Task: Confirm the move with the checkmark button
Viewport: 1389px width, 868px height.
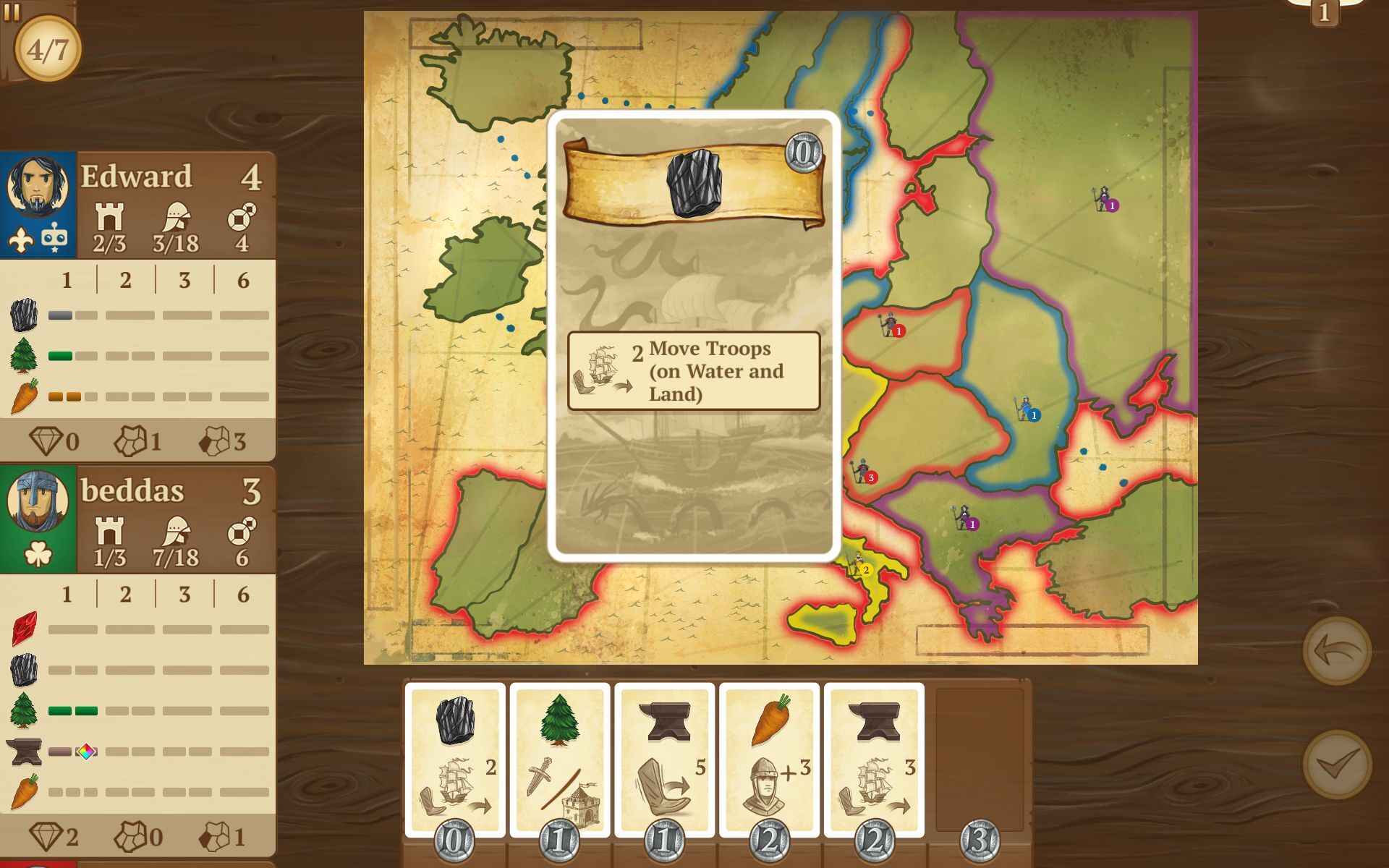Action: [x=1336, y=764]
